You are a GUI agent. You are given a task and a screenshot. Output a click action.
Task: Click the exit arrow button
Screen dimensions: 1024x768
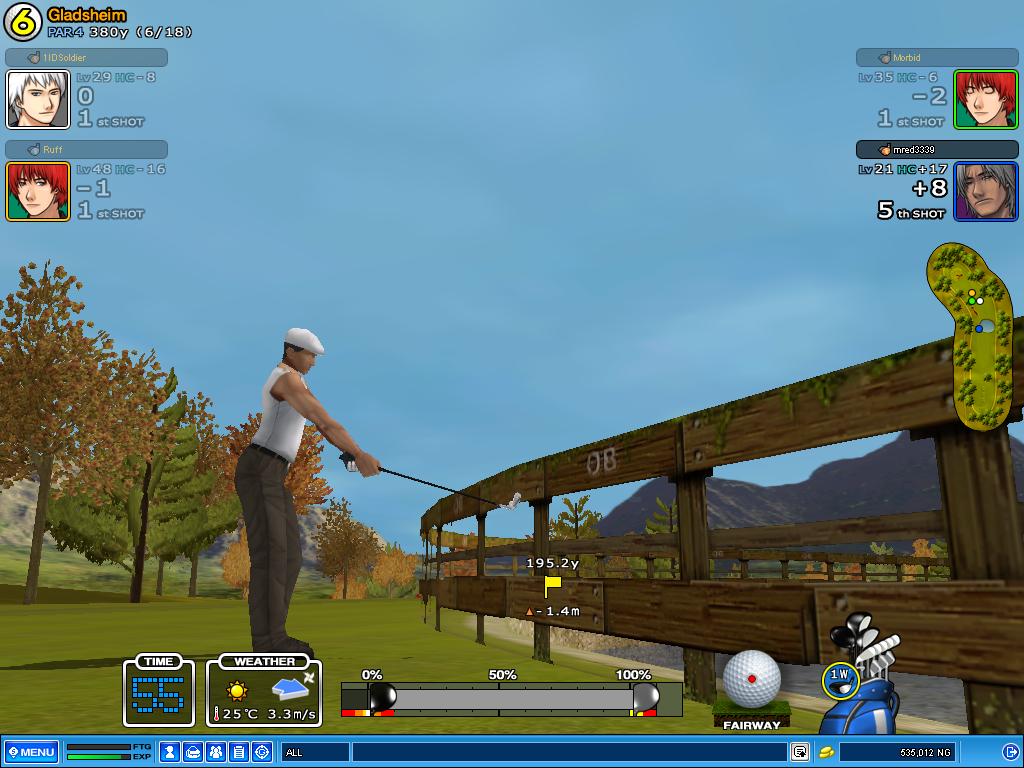tap(1010, 752)
